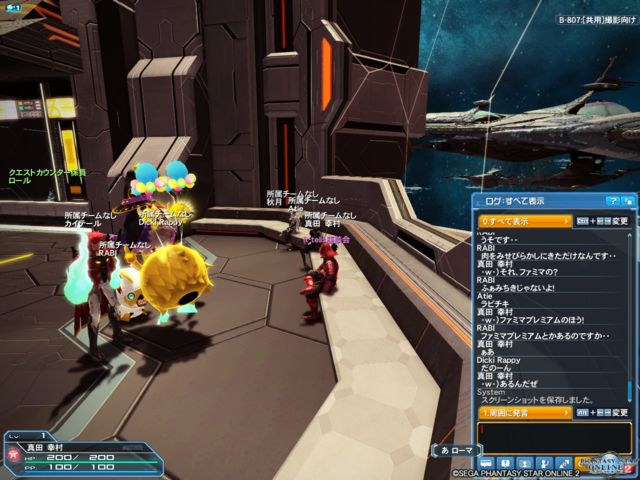Image resolution: width=640 pixels, height=480 pixels.
Task: Select the '0.すべて表示' log filter tab
Action: tap(525, 221)
